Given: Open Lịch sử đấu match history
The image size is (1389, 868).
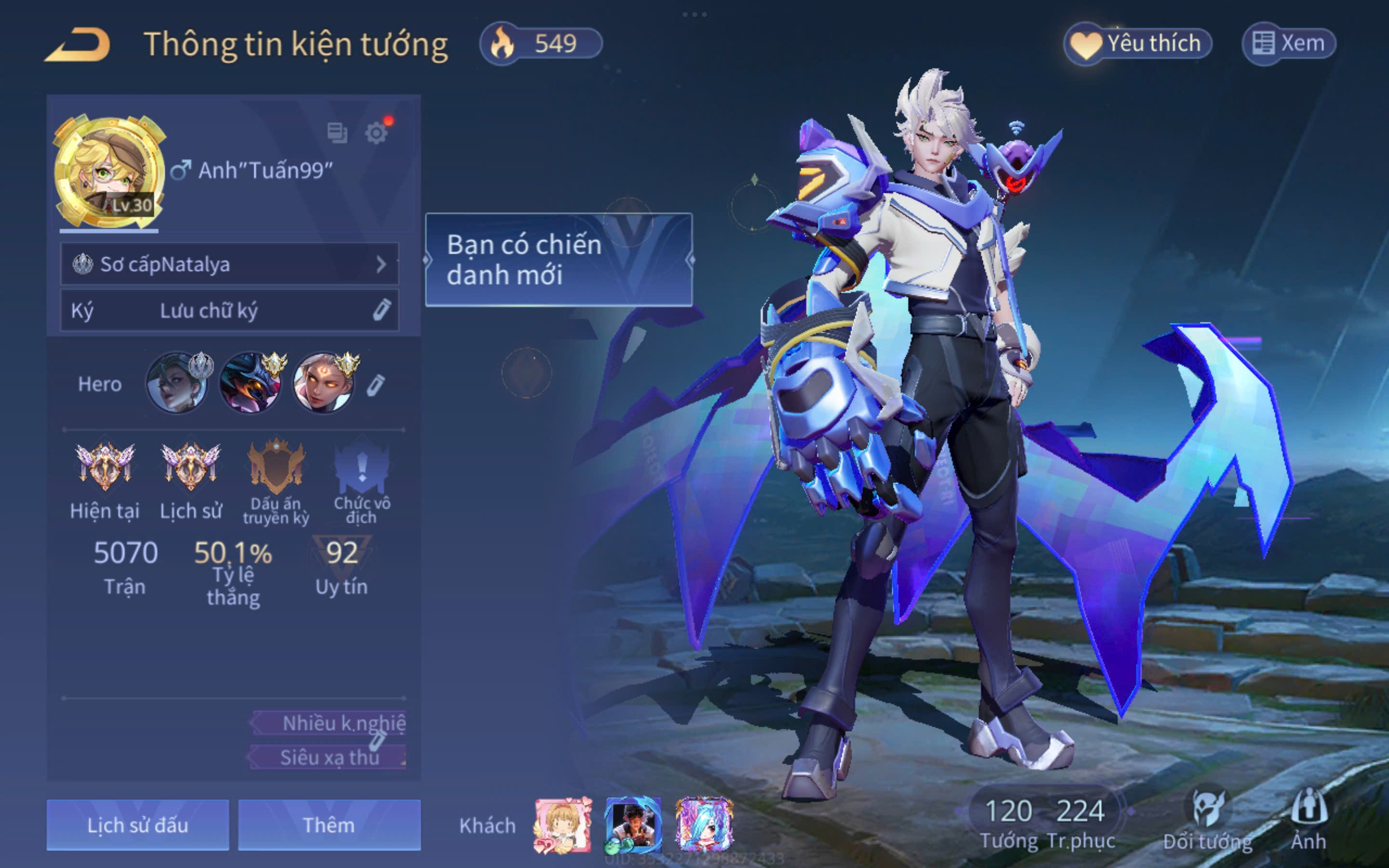Looking at the screenshot, I should (x=138, y=825).
